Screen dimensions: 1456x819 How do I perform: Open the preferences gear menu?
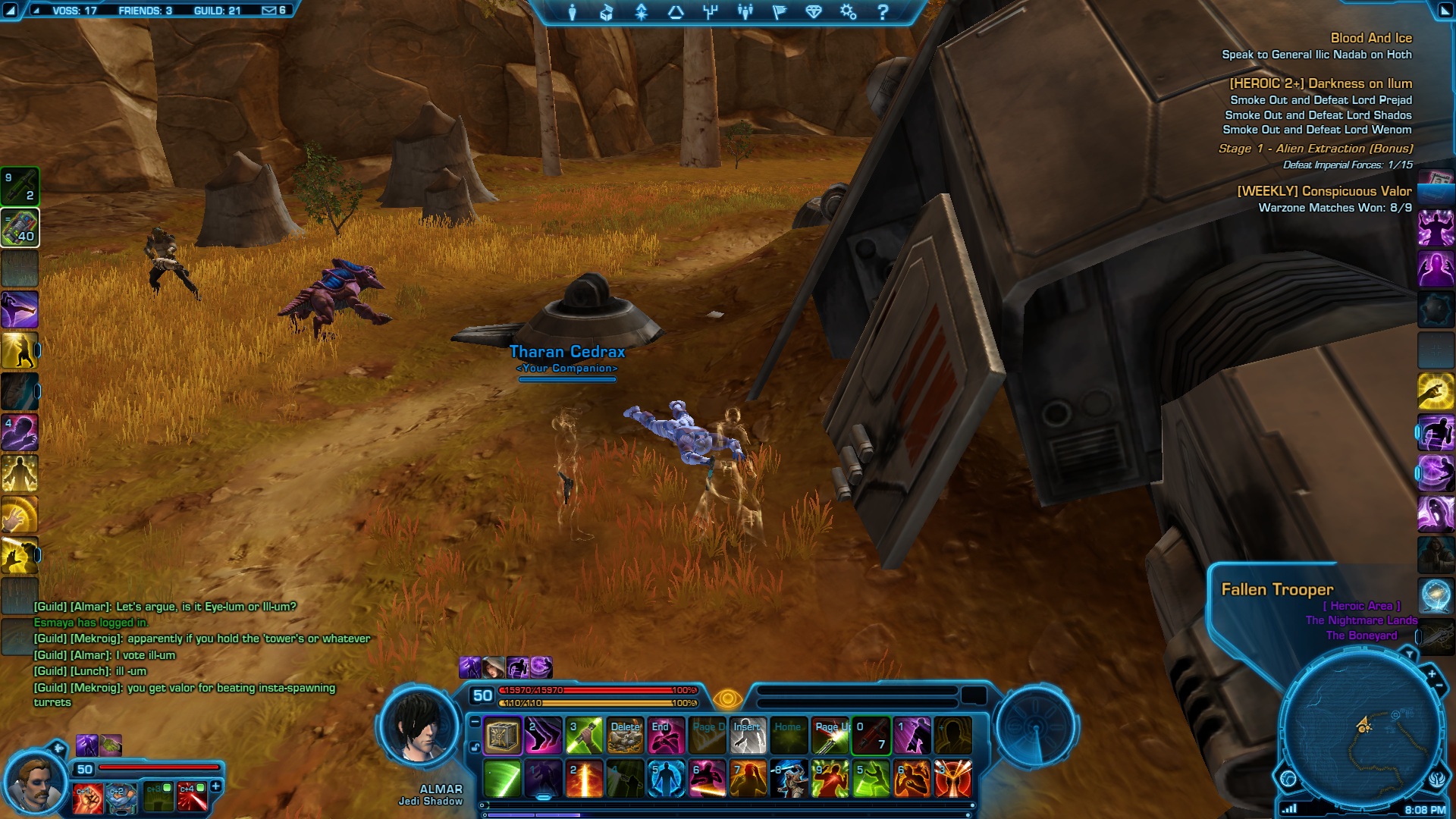(848, 12)
